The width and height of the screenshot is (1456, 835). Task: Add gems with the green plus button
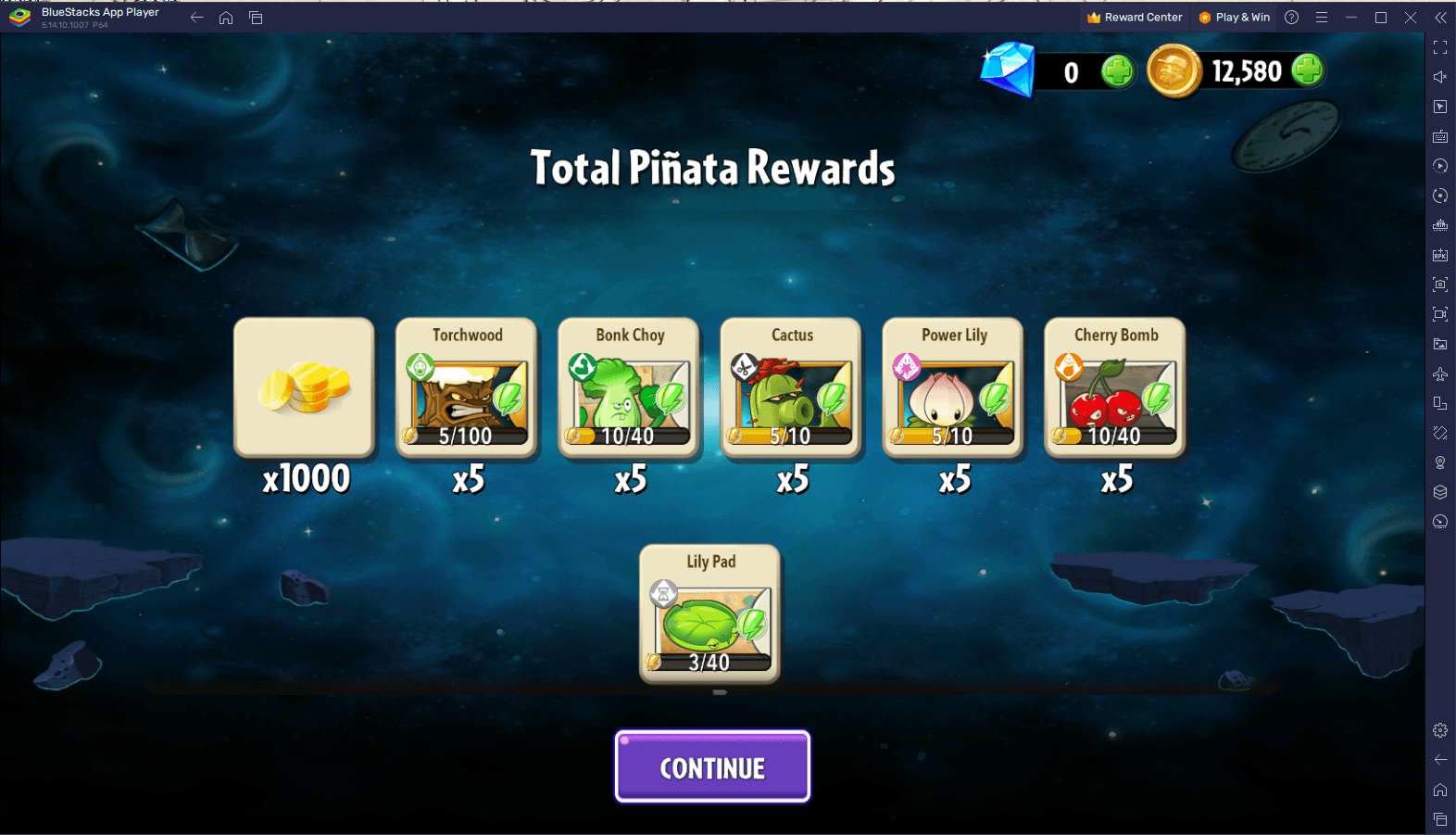point(1118,70)
